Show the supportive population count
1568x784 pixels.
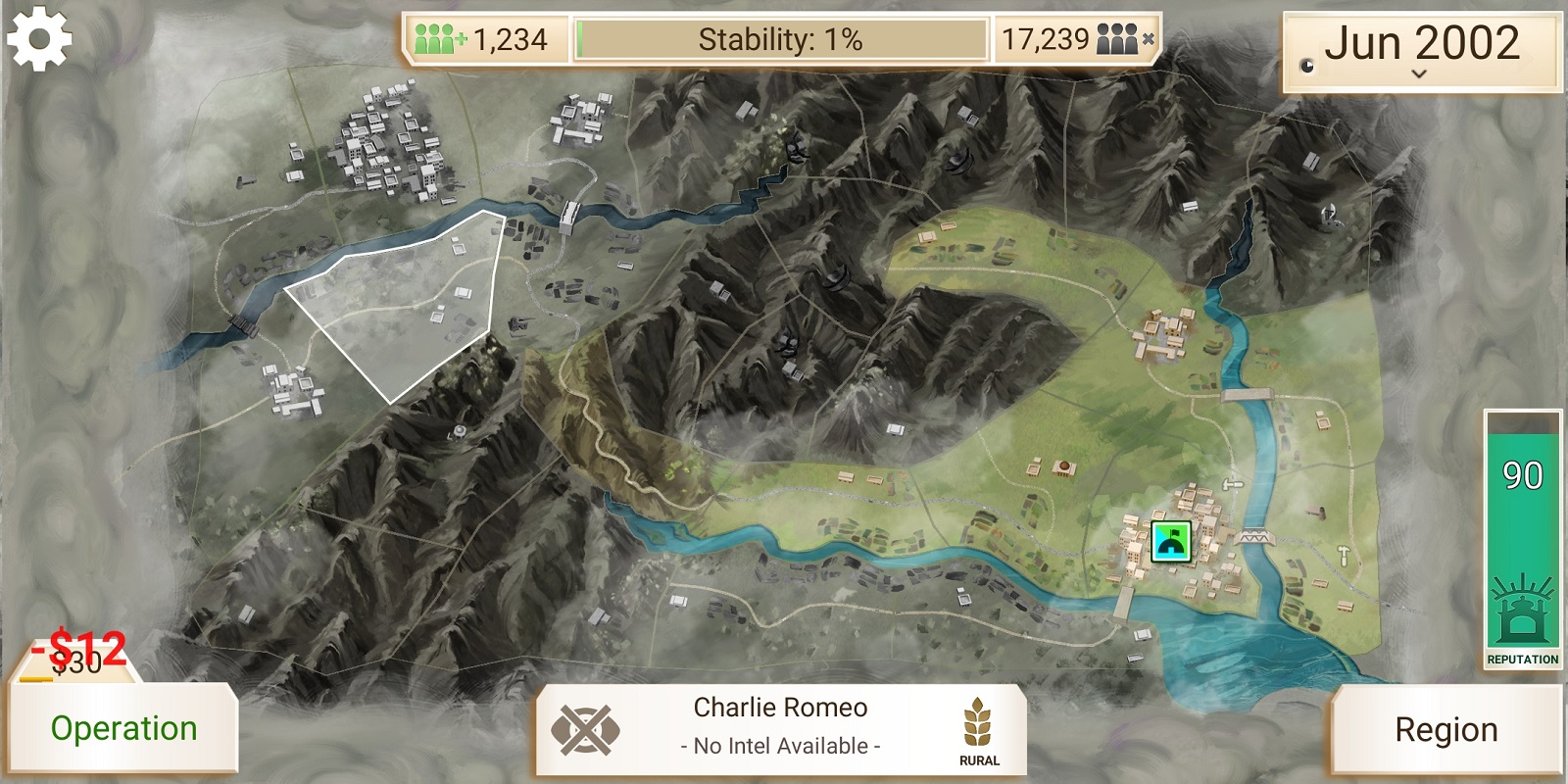pyautogui.click(x=484, y=40)
